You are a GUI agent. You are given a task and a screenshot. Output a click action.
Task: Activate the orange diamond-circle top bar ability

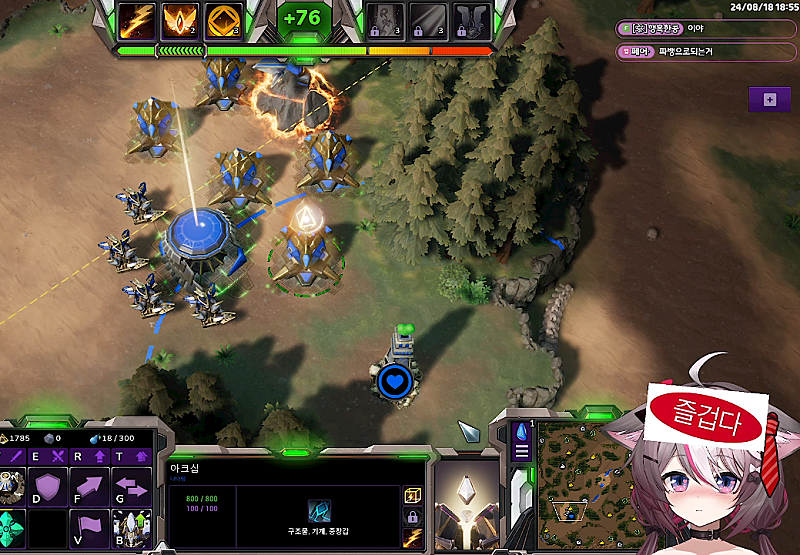click(x=223, y=21)
